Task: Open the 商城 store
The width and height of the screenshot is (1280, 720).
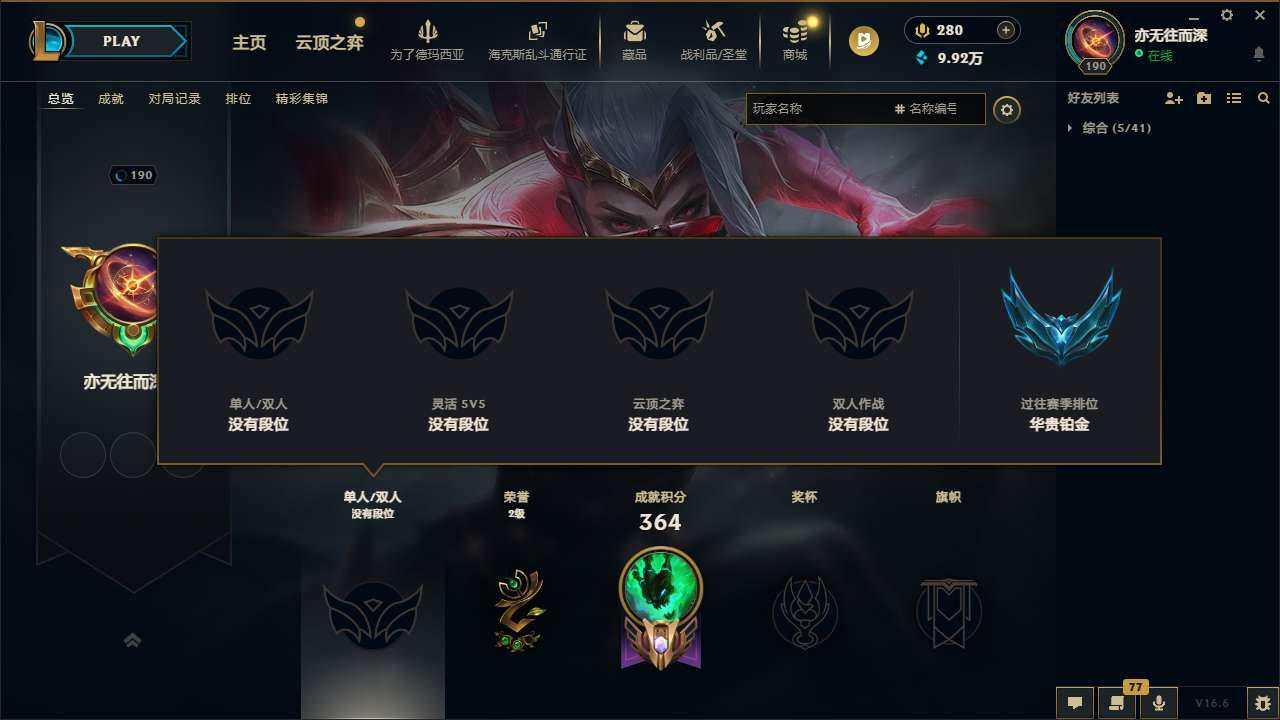Action: (795, 41)
